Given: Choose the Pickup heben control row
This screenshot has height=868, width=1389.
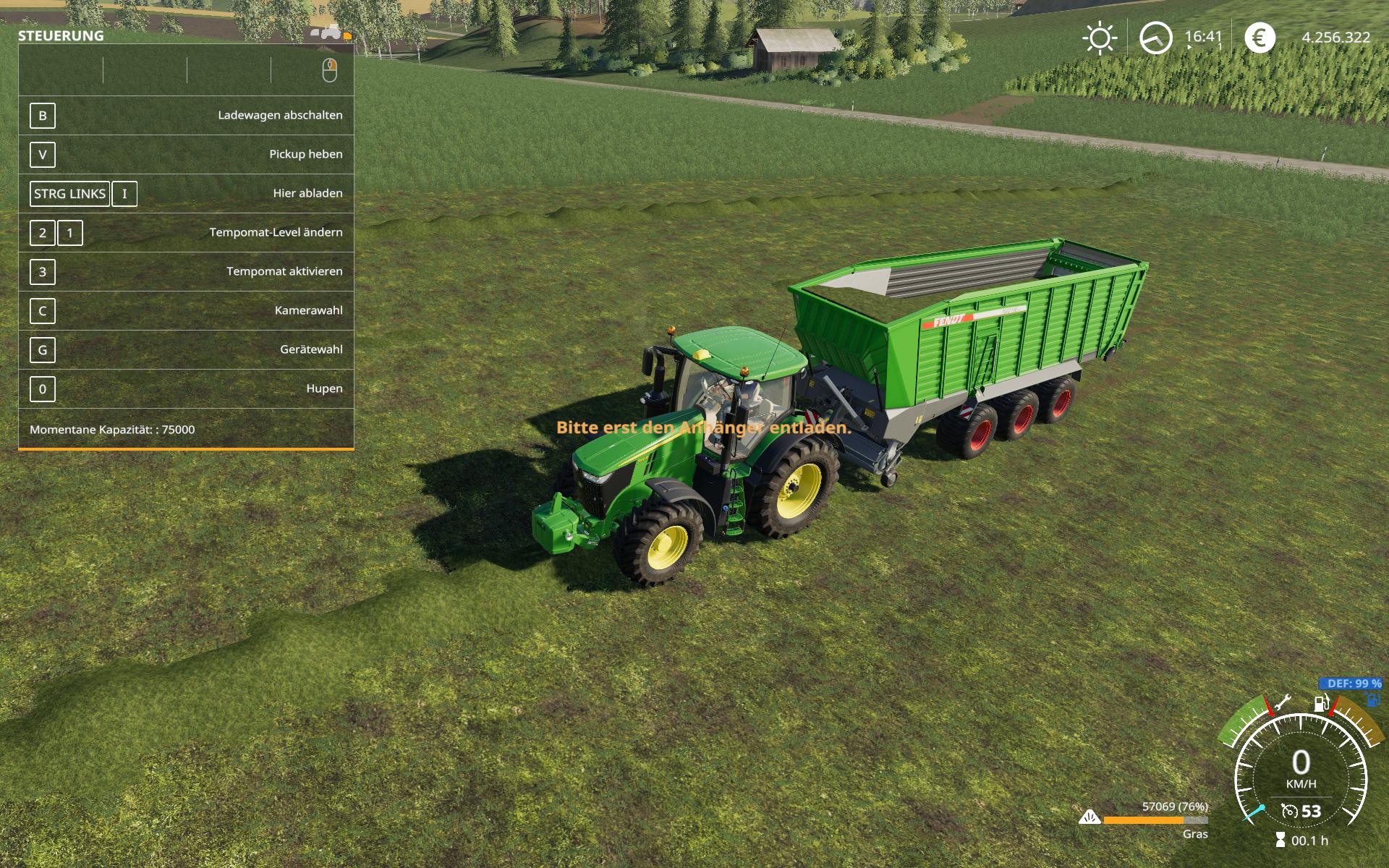Looking at the screenshot, I should pyautogui.click(x=186, y=155).
